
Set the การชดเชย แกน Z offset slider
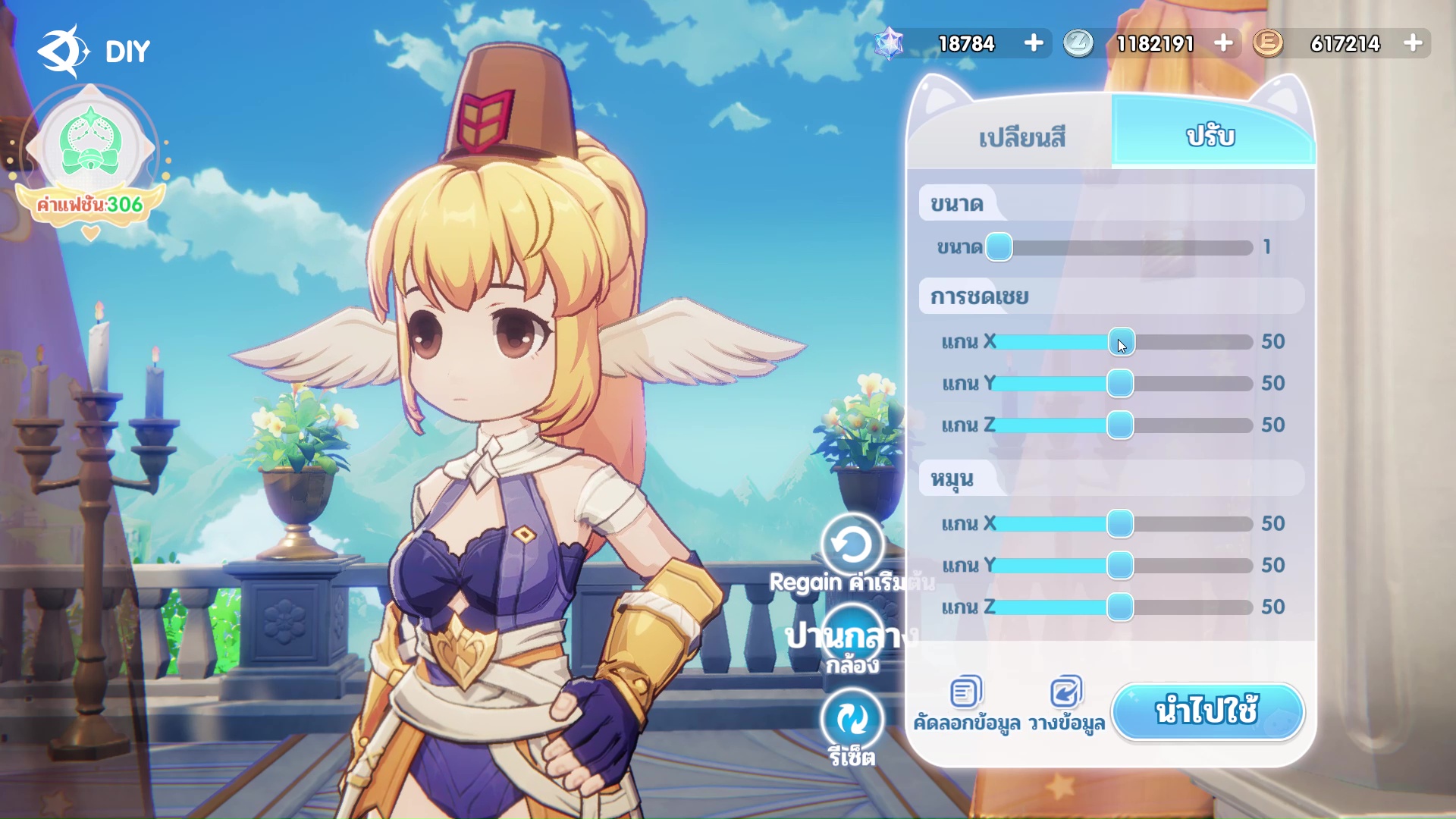[1120, 425]
